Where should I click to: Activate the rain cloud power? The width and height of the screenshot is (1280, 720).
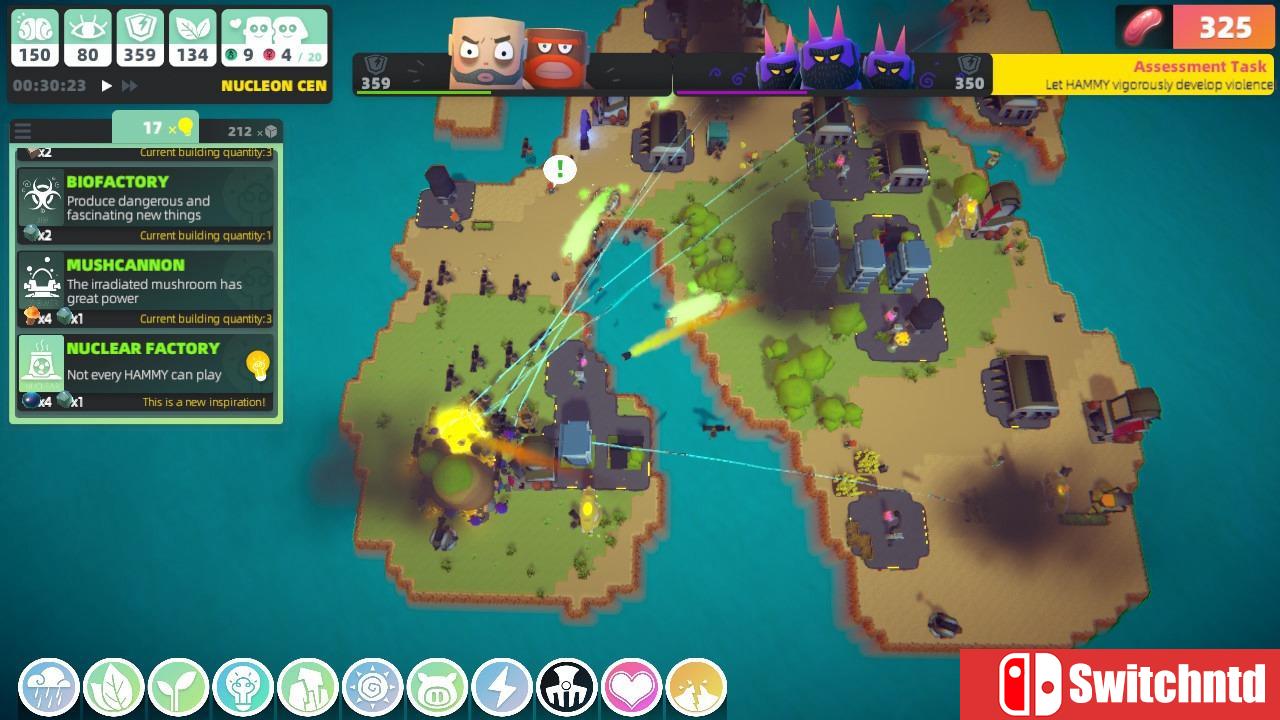[x=49, y=687]
